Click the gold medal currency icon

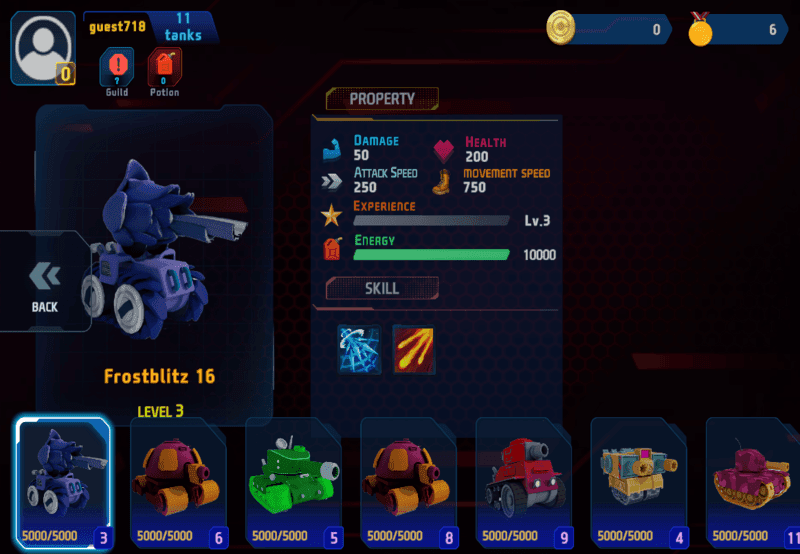pyautogui.click(x=701, y=29)
